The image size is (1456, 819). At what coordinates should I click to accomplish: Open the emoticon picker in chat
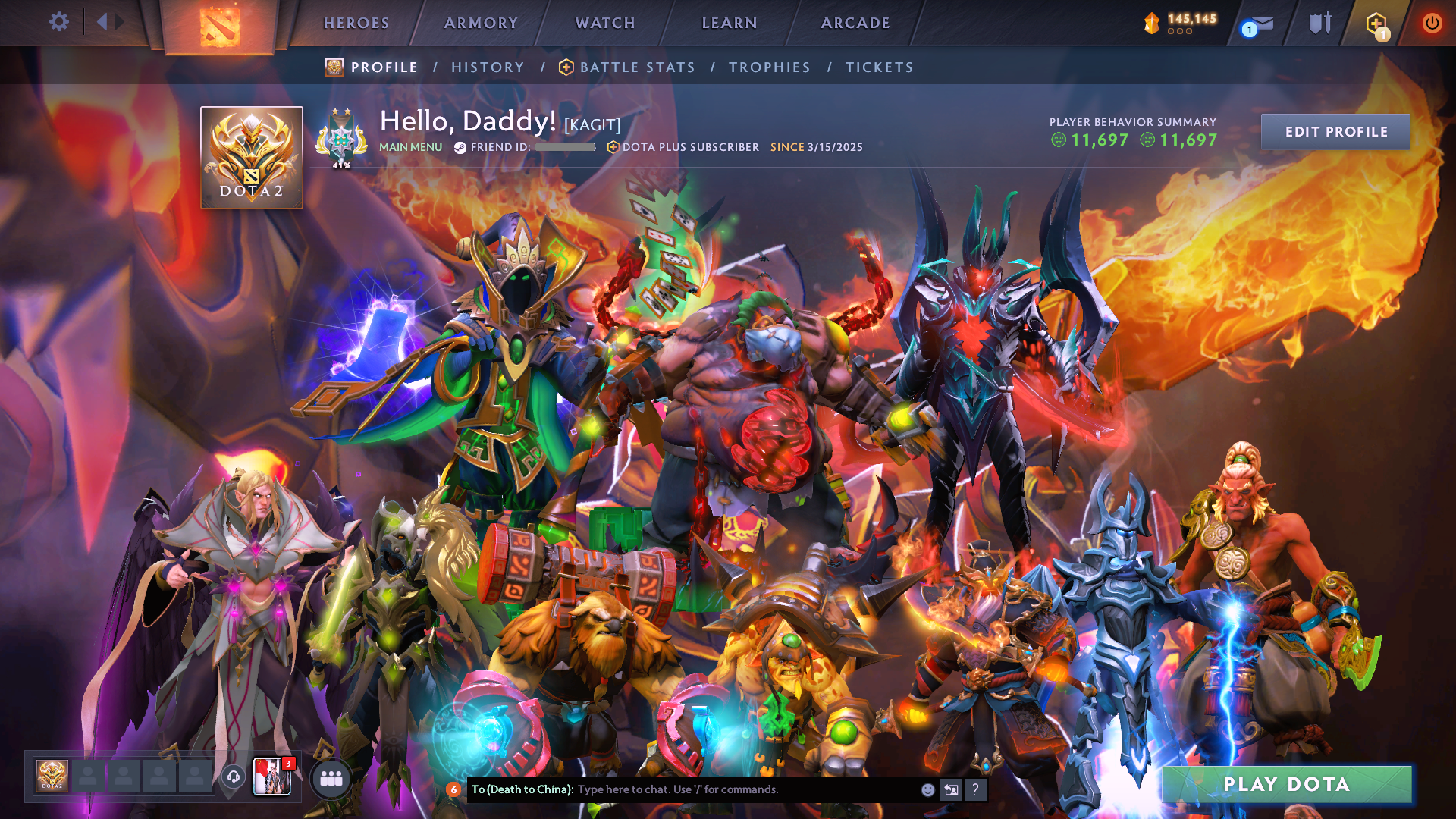[927, 789]
